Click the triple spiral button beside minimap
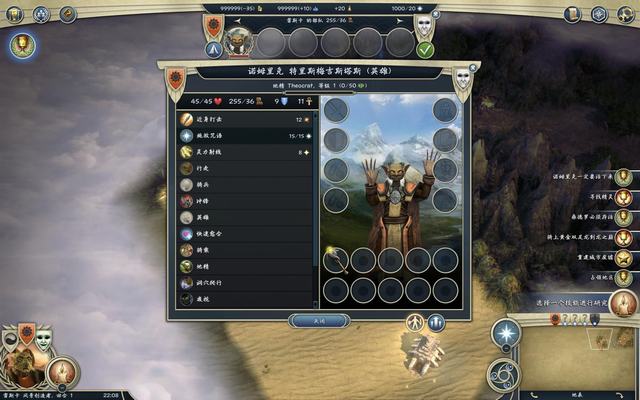The height and width of the screenshot is (400, 640). [503, 374]
